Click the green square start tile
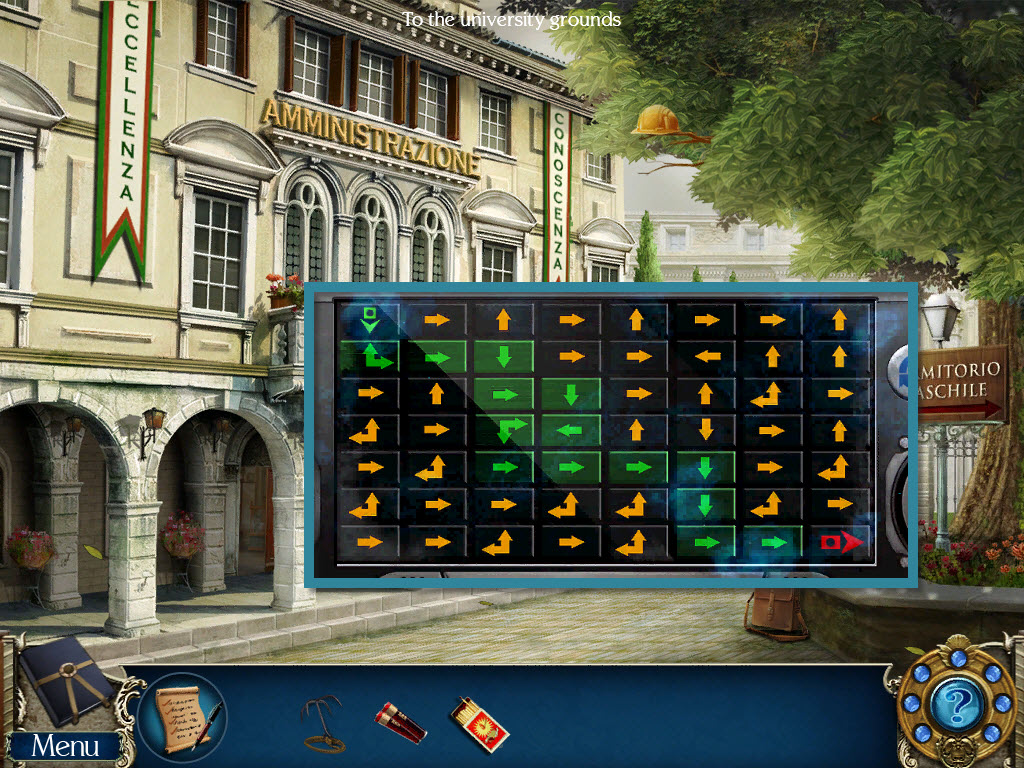 (x=369, y=320)
